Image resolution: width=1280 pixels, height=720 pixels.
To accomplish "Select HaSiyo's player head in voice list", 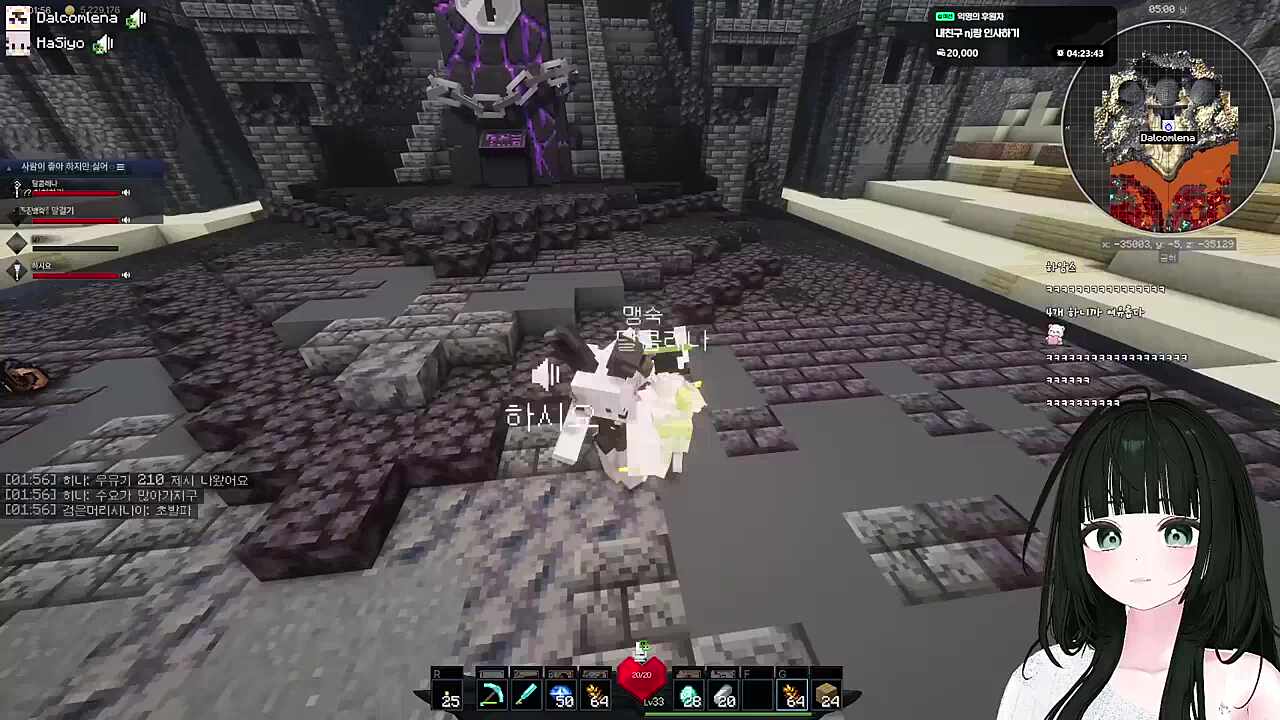I will point(17,43).
